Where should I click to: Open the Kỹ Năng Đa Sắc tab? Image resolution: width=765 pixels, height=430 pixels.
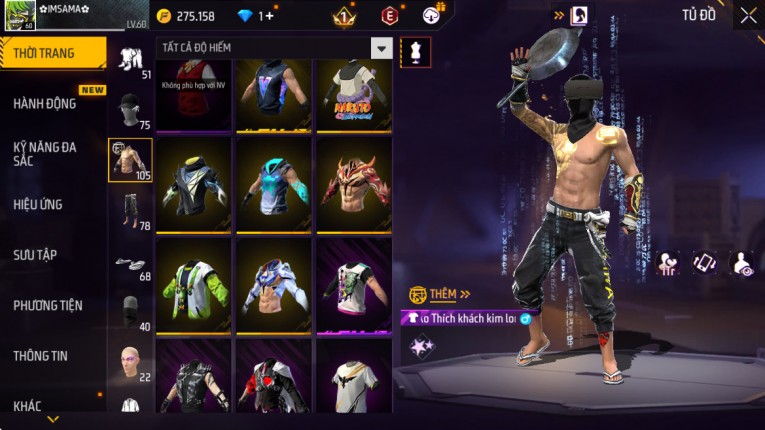[45, 153]
